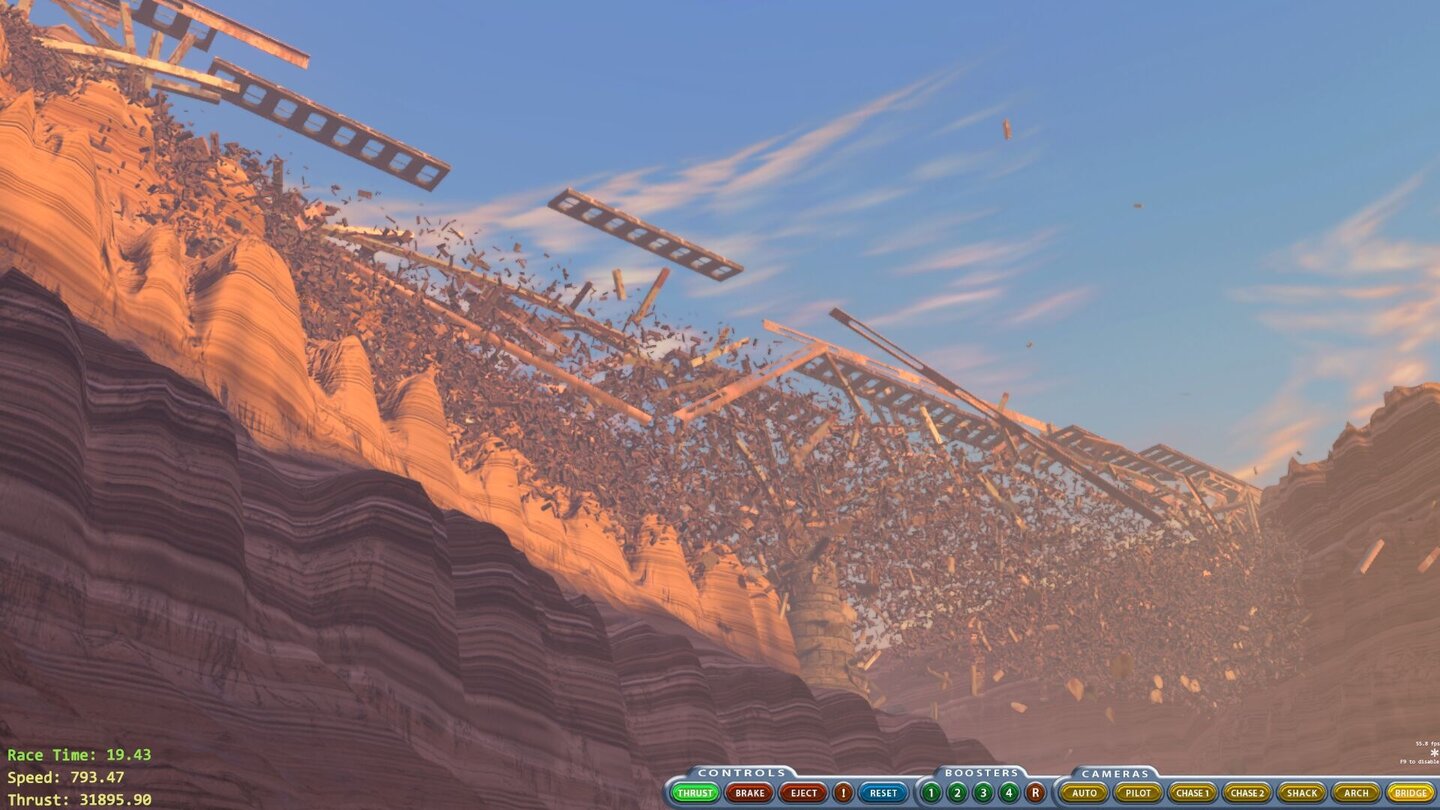The width and height of the screenshot is (1440, 810).
Task: Fire booster 2
Action: point(957,793)
